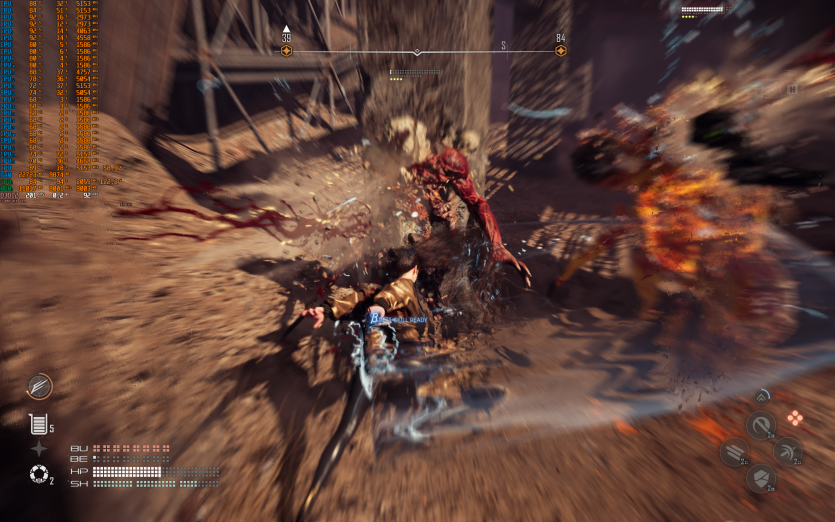Screen dimensions: 835x522
Task: Use the round grenade item slot
Action: [38, 474]
